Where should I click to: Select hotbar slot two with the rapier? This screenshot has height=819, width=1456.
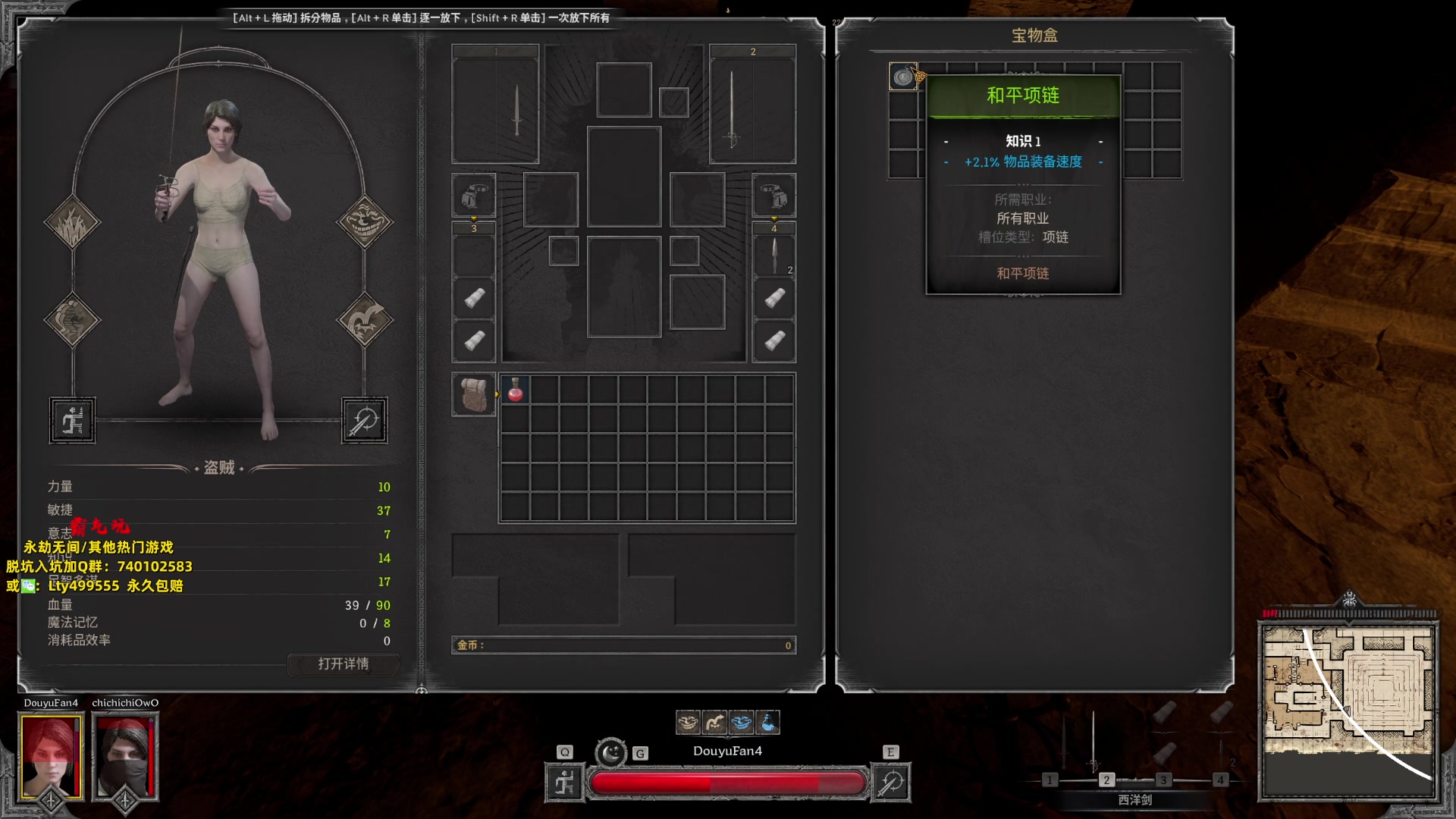(1106, 780)
